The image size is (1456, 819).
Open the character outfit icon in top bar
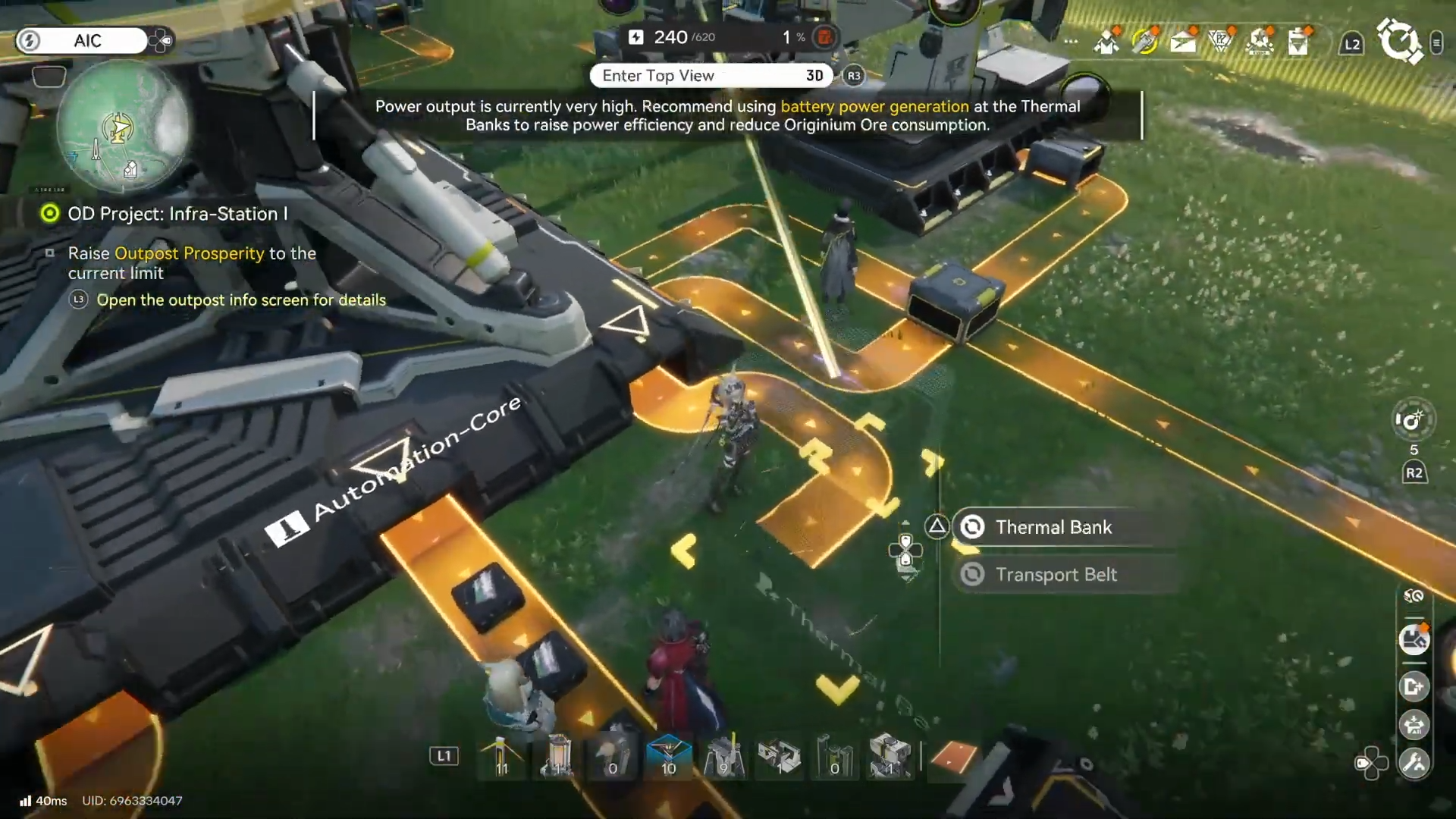point(1107,42)
